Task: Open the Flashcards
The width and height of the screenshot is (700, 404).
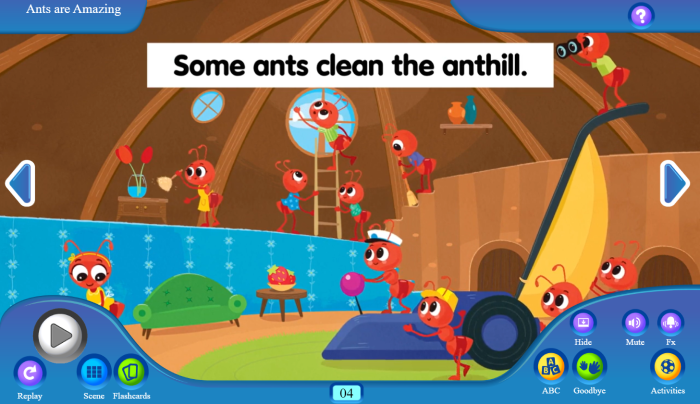Action: click(130, 372)
